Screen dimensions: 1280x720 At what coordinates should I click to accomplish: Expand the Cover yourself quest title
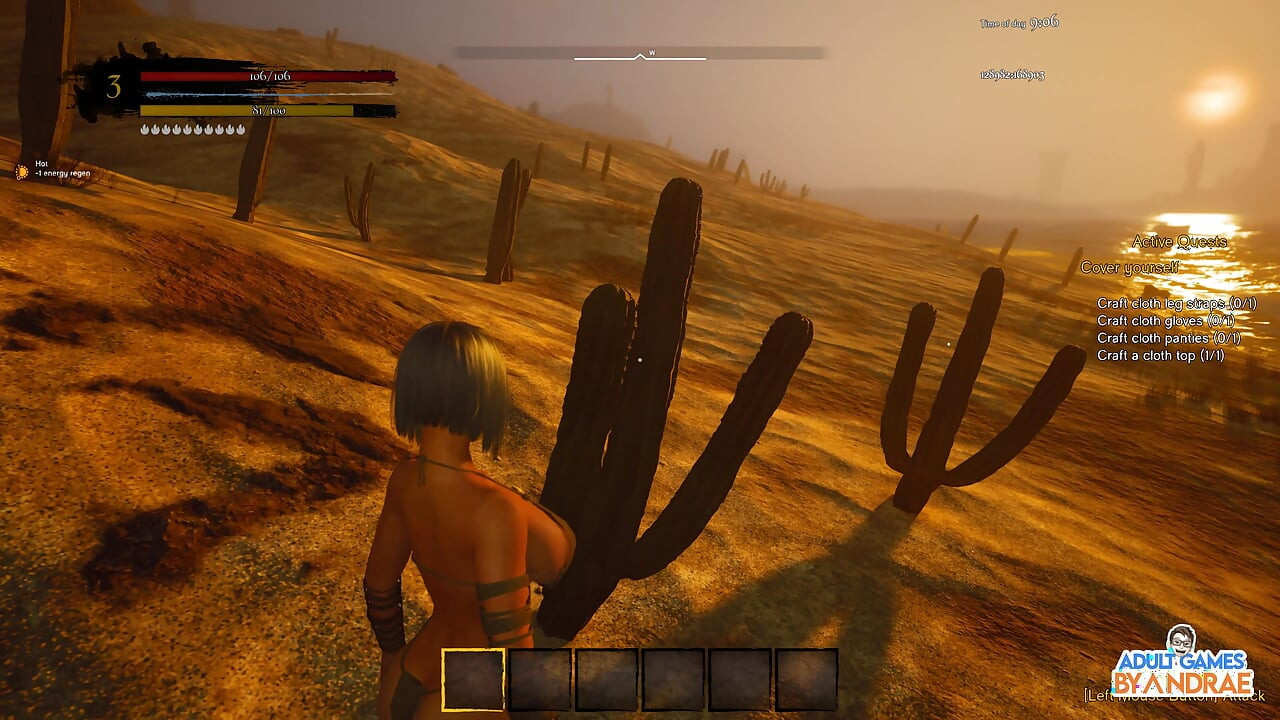click(1130, 267)
